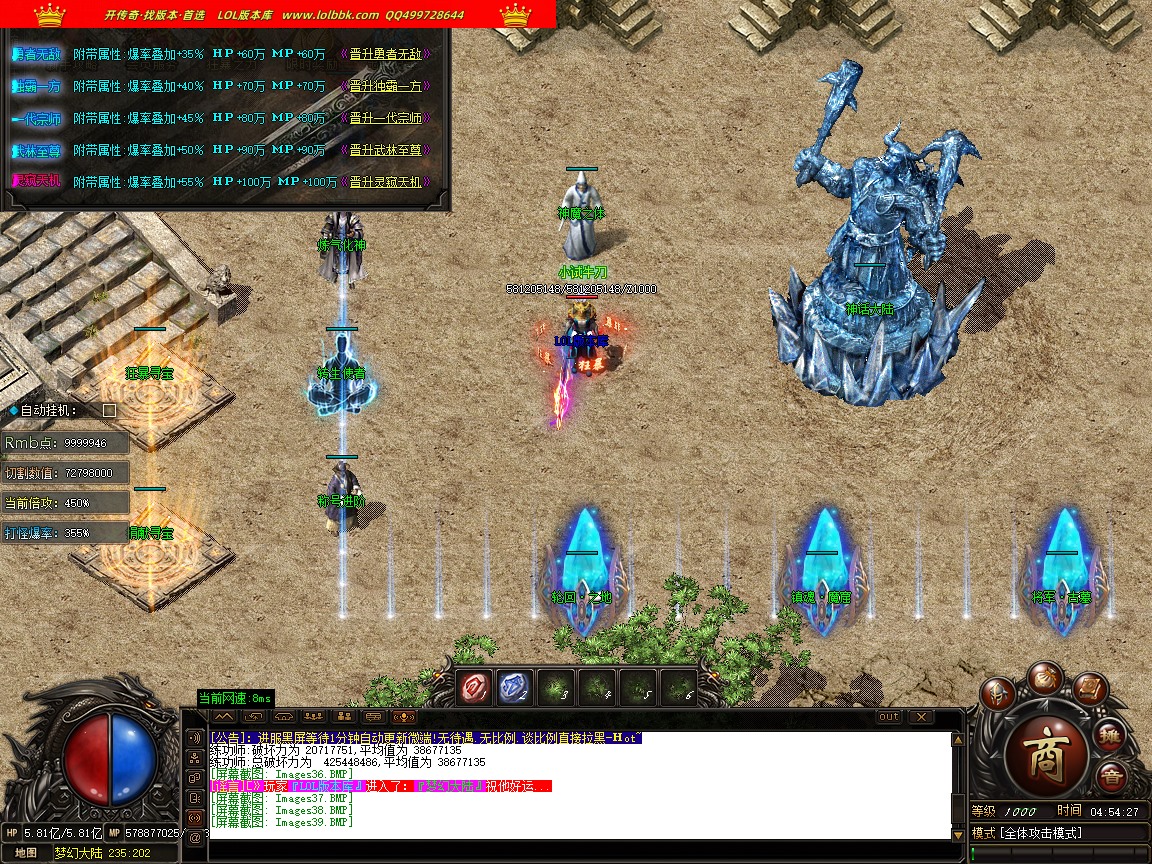Change the 全体攻击模式 attack mode

1040,833
